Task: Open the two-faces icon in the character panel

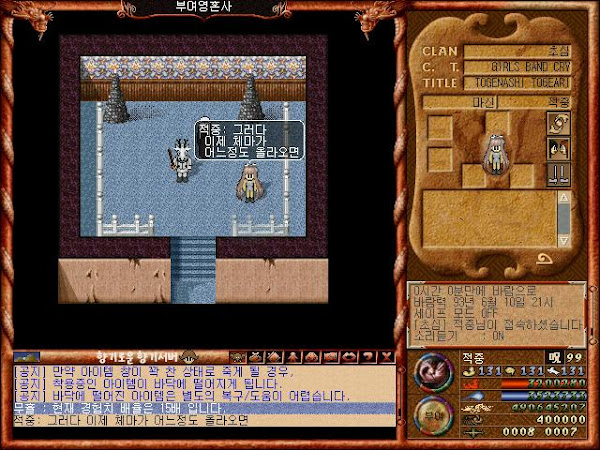Action: point(558,148)
